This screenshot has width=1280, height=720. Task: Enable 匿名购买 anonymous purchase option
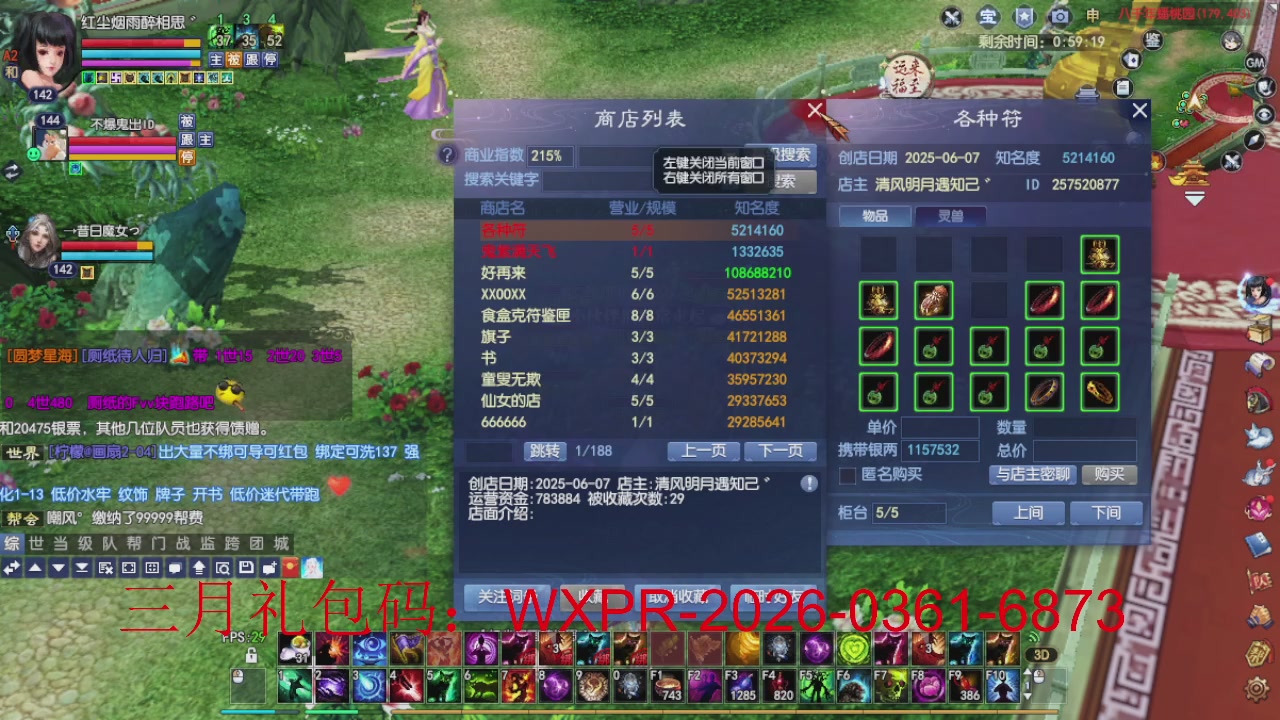(x=845, y=475)
